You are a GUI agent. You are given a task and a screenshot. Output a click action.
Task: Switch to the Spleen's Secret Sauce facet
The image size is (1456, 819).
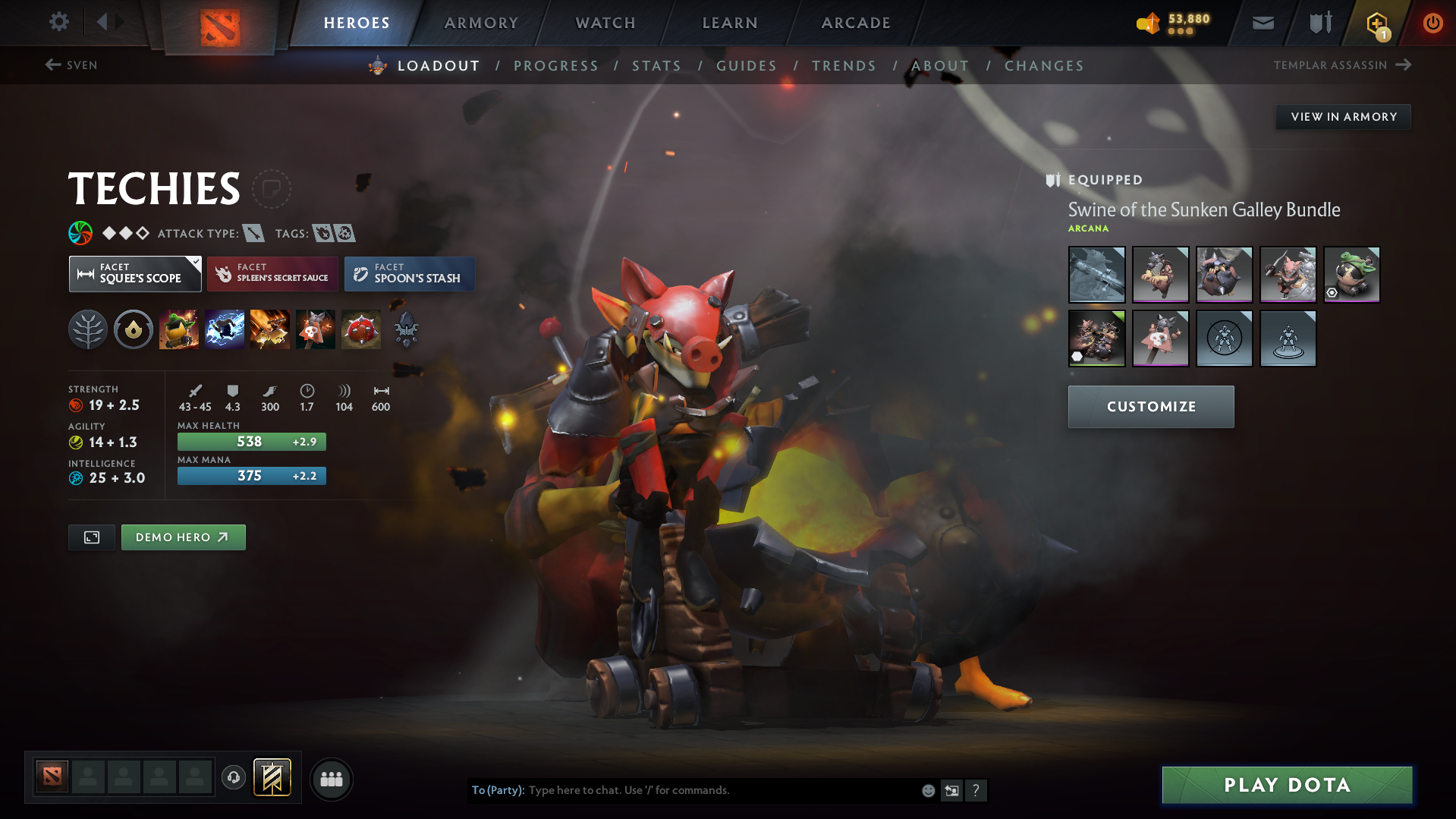[x=272, y=274]
